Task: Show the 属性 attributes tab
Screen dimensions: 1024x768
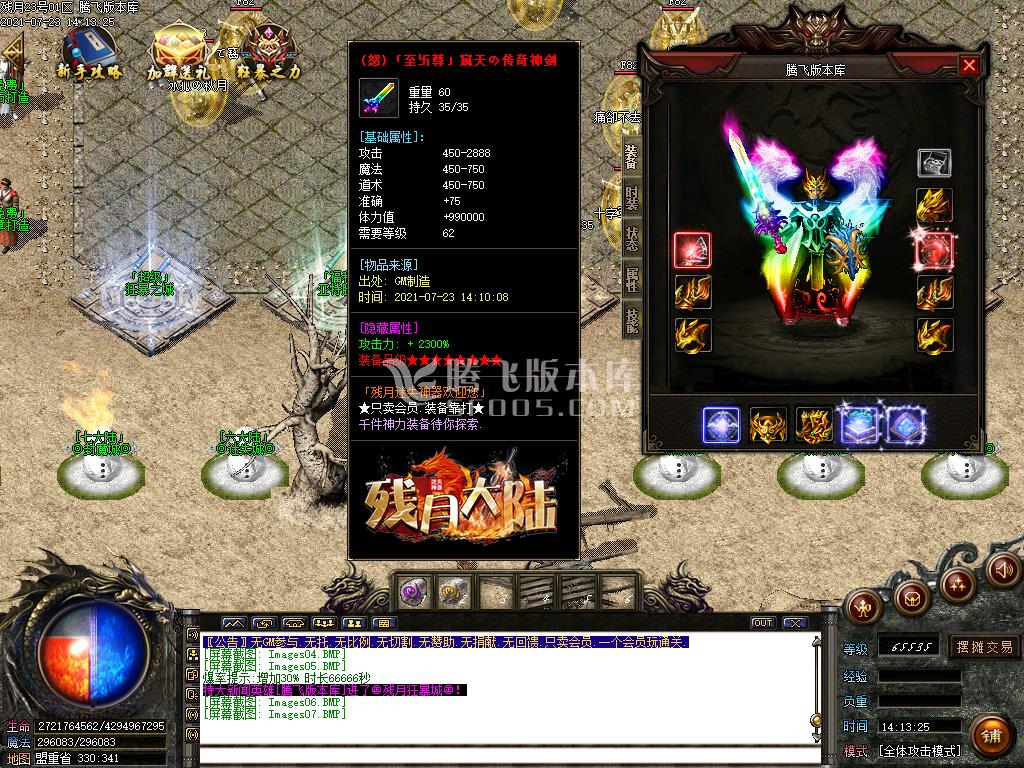Action: coord(631,279)
